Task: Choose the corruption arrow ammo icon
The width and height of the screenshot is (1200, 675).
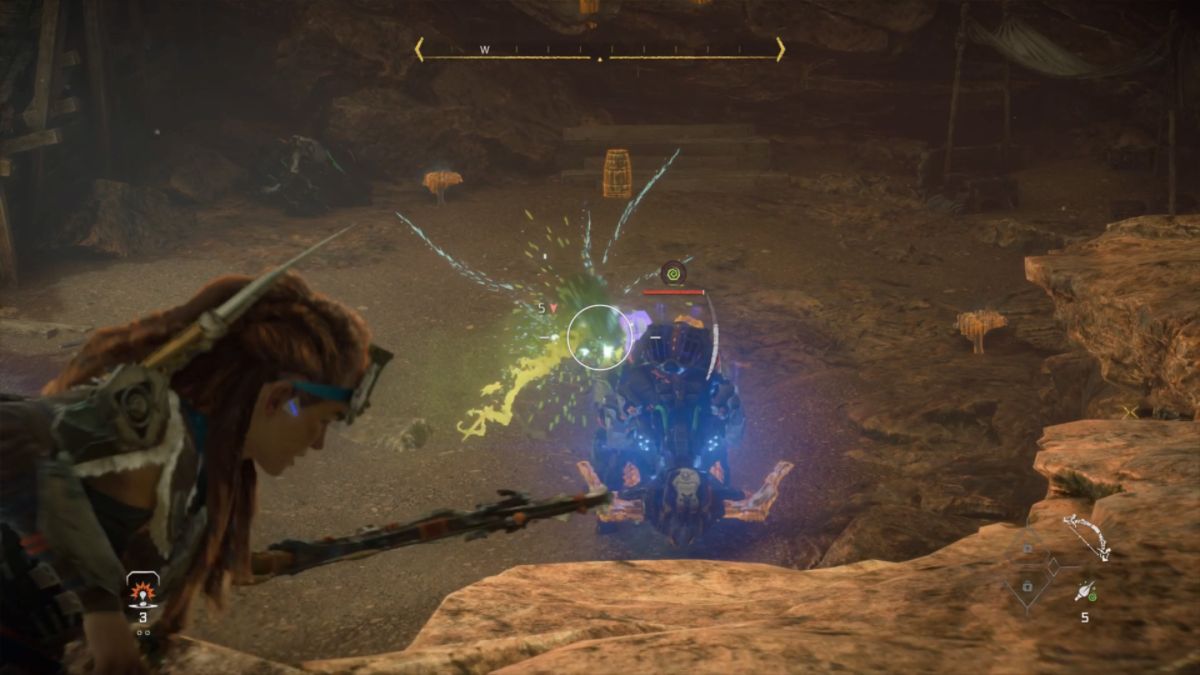Action: click(1084, 592)
